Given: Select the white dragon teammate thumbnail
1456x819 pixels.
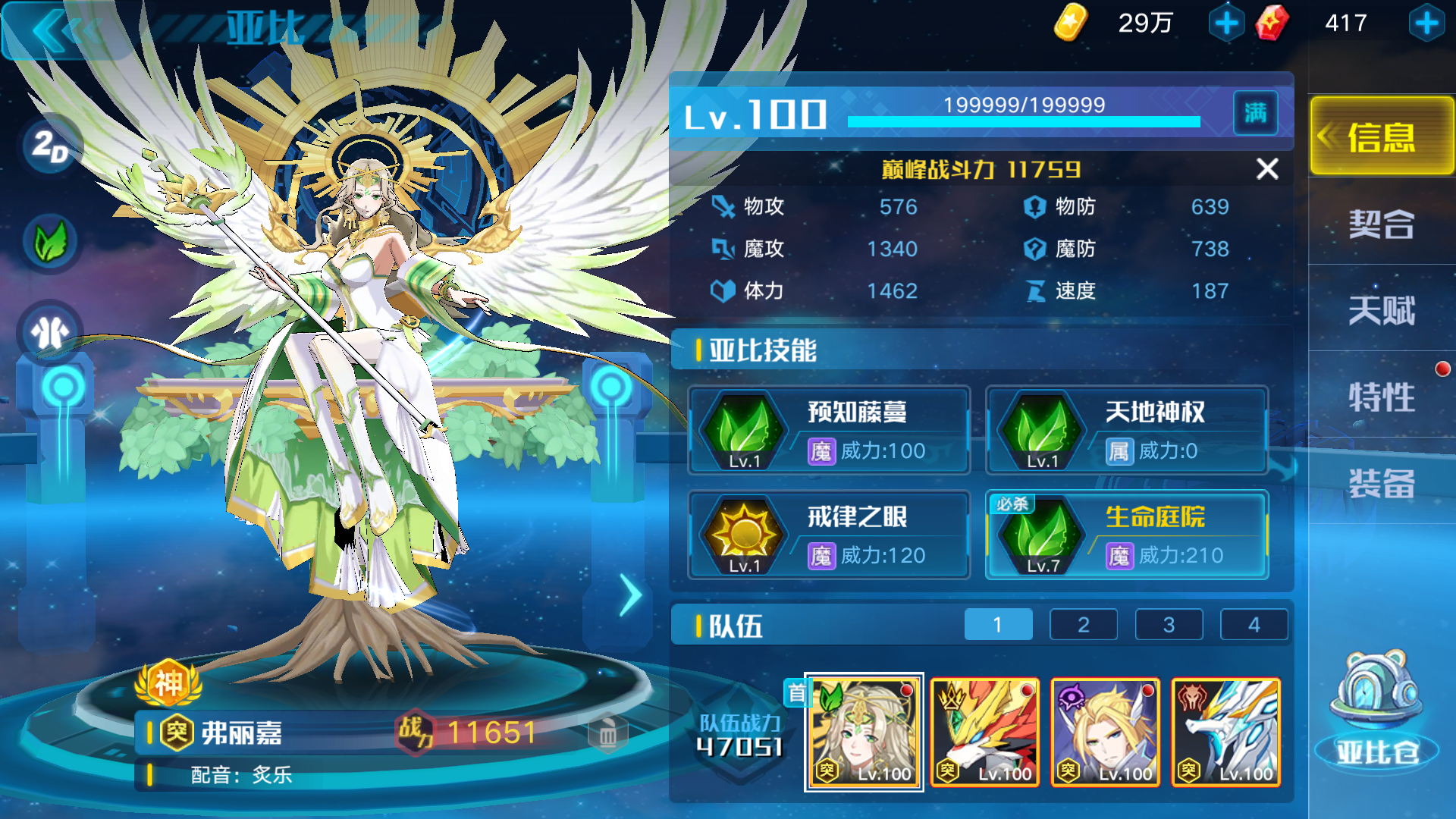Looking at the screenshot, I should (1225, 732).
